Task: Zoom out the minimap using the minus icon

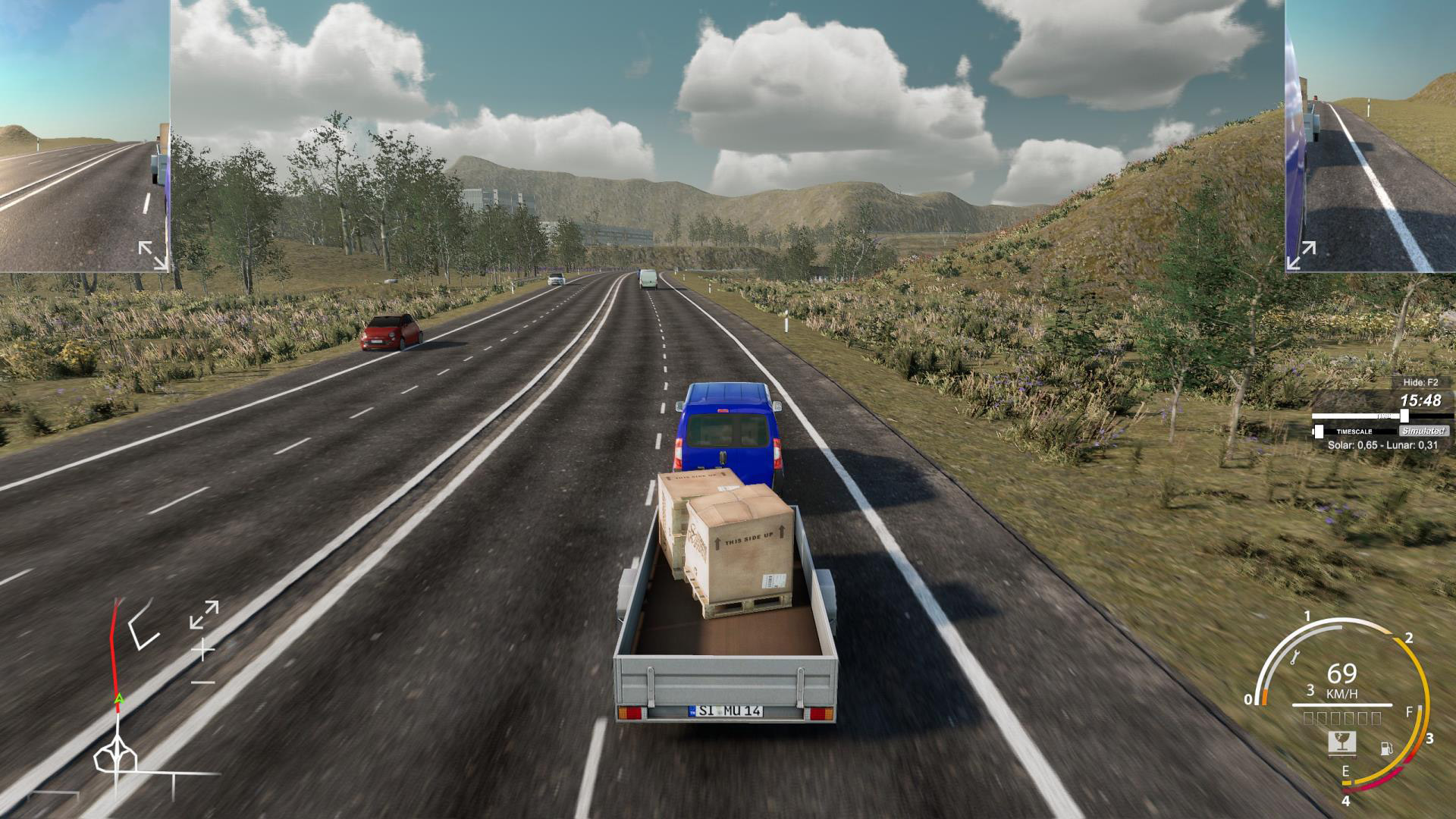Action: (x=203, y=681)
